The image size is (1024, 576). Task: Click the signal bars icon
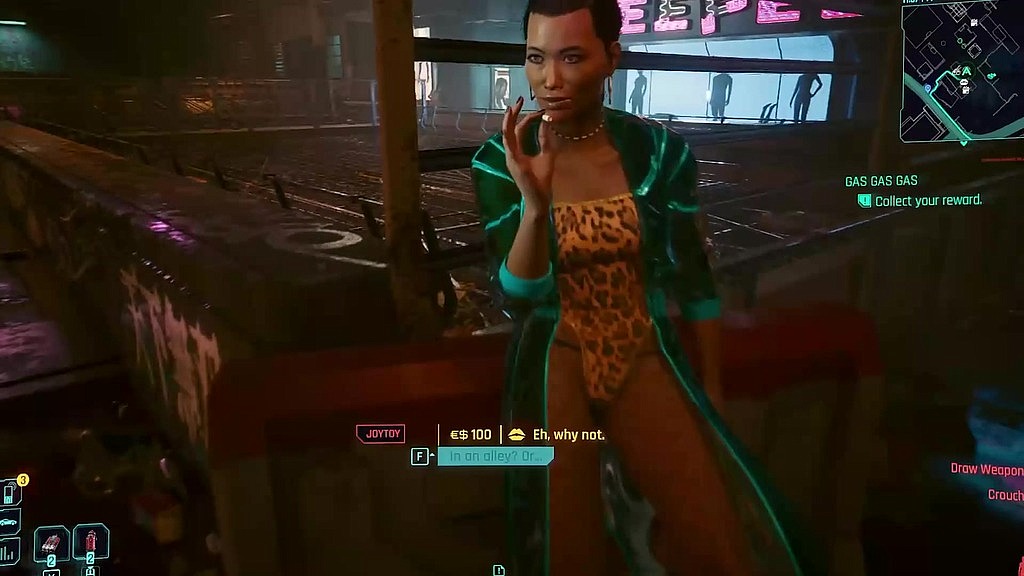pyautogui.click(x=9, y=551)
